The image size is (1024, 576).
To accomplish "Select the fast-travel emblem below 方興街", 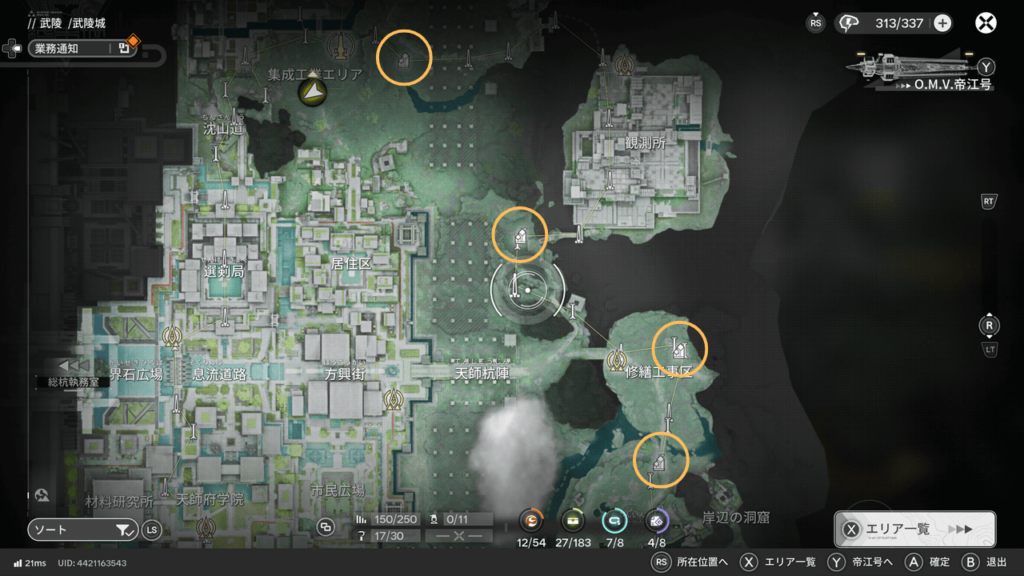I will point(393,399).
